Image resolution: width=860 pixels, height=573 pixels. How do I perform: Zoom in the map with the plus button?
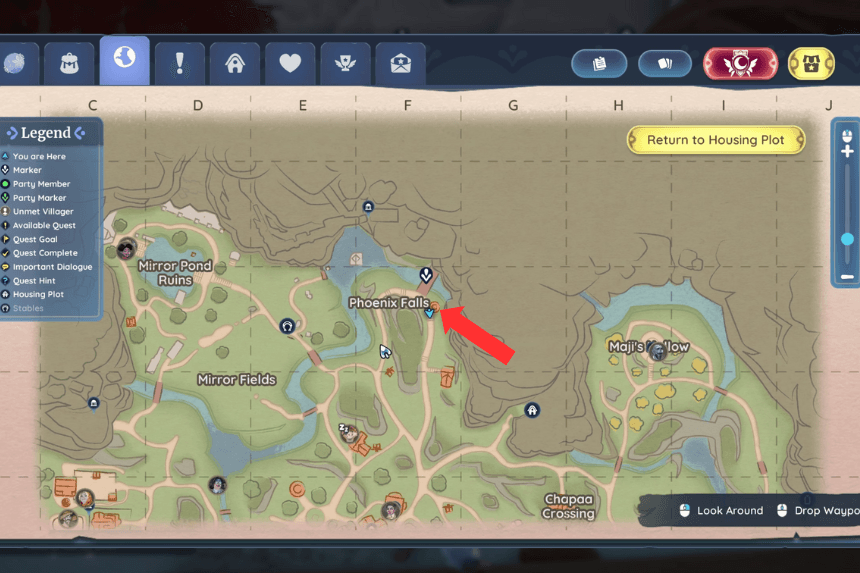(x=847, y=151)
